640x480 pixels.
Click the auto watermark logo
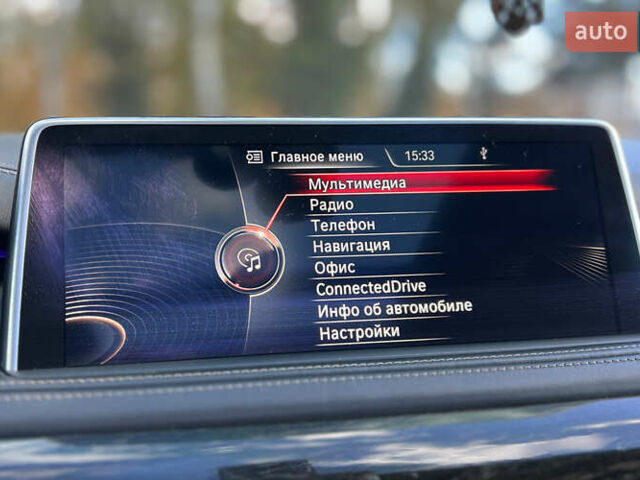click(601, 32)
